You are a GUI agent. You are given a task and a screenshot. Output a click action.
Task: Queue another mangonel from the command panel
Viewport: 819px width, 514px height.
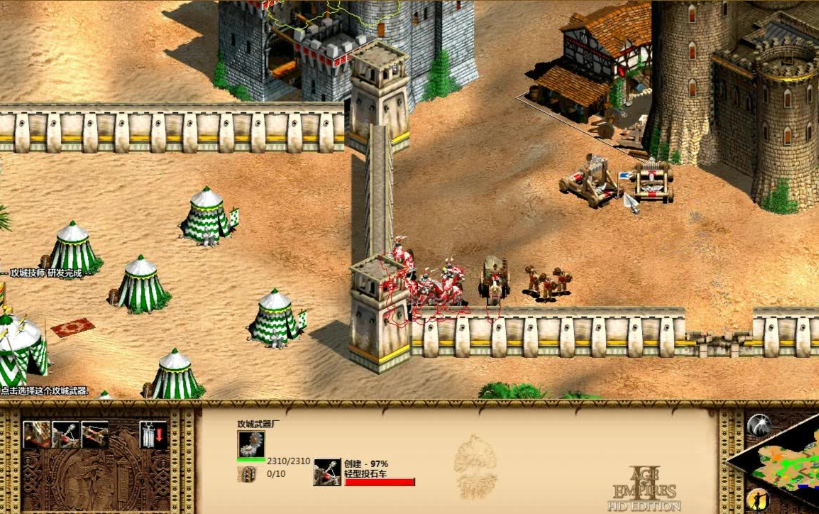coord(65,434)
